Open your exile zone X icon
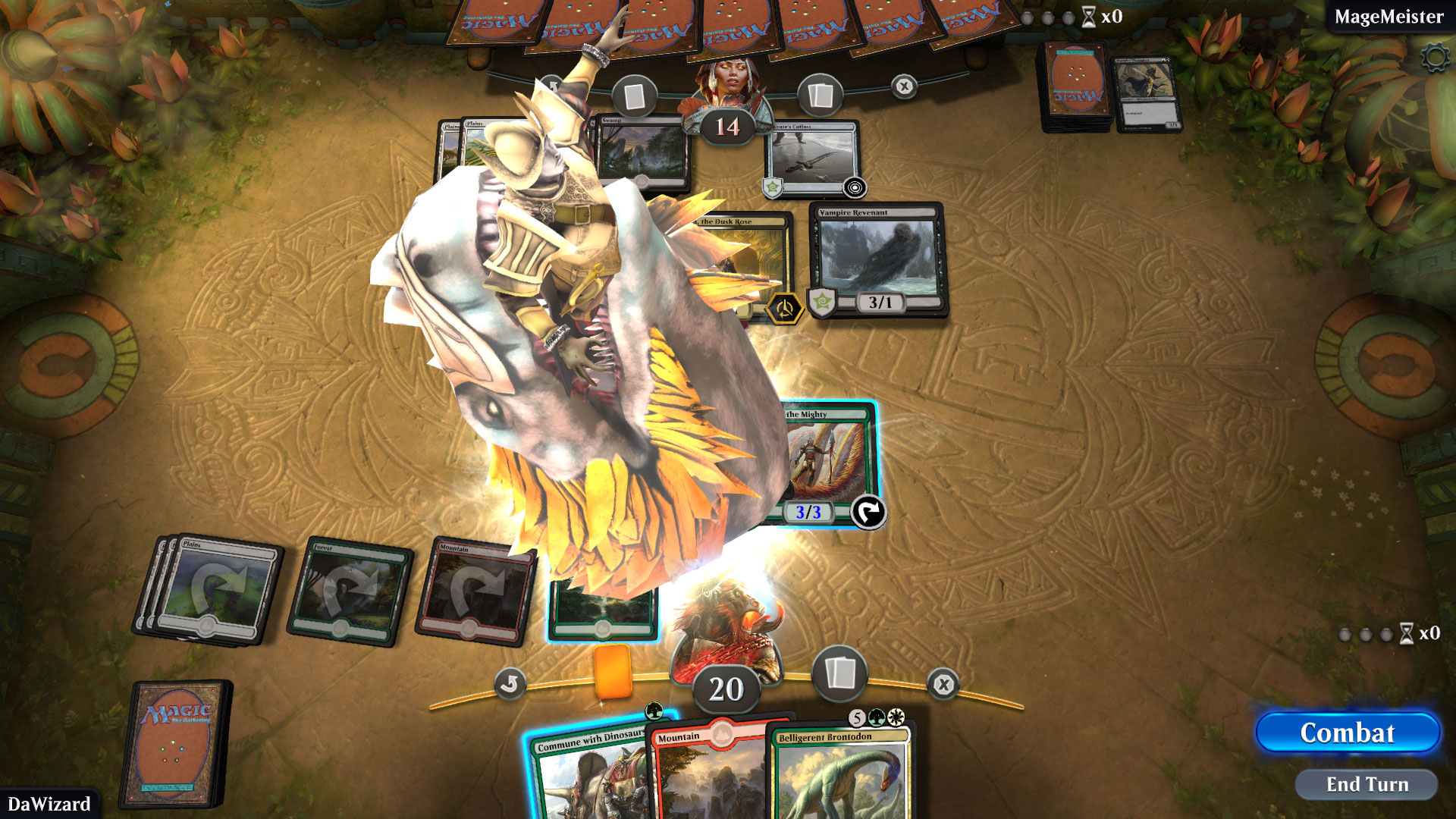Viewport: 1456px width, 819px height. pos(943,682)
